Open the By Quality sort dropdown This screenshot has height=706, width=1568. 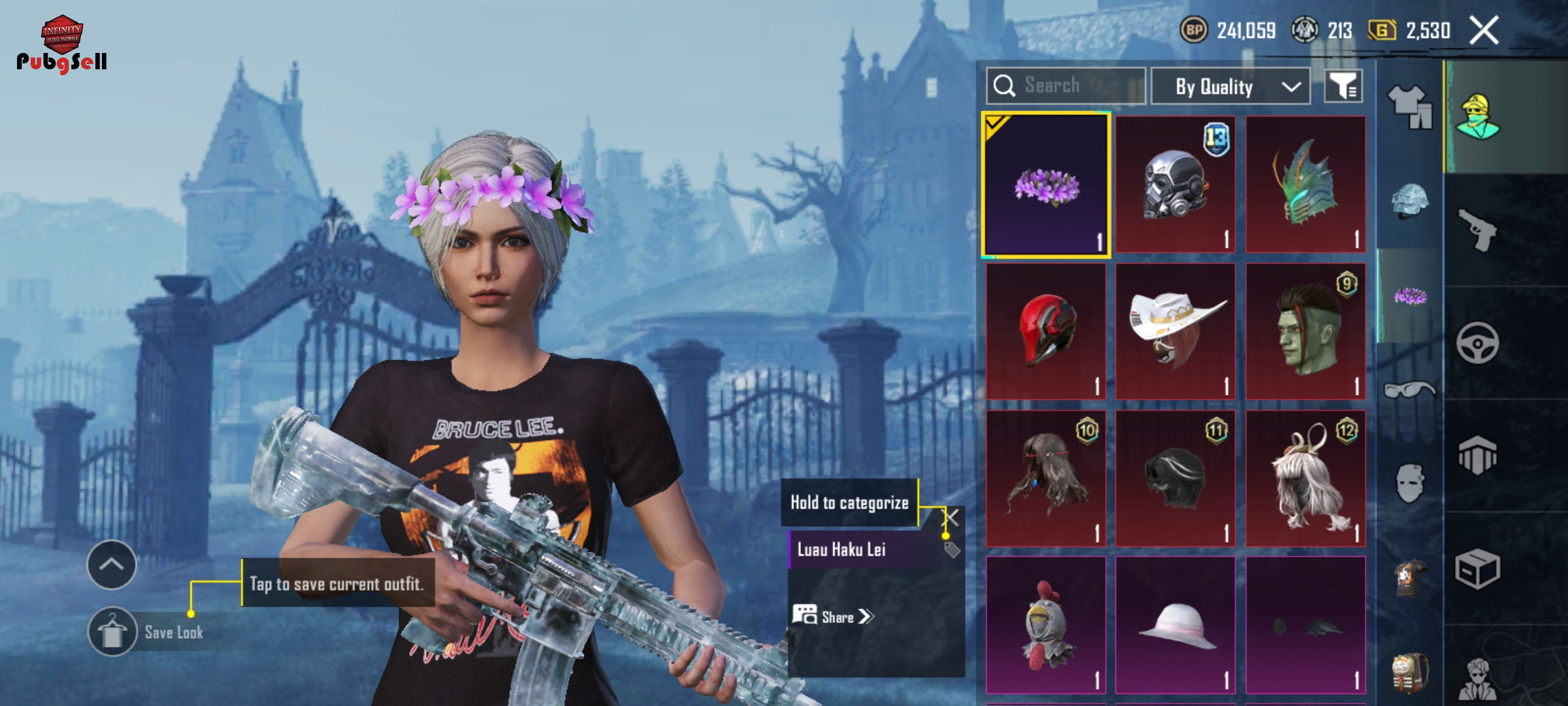coord(1230,86)
